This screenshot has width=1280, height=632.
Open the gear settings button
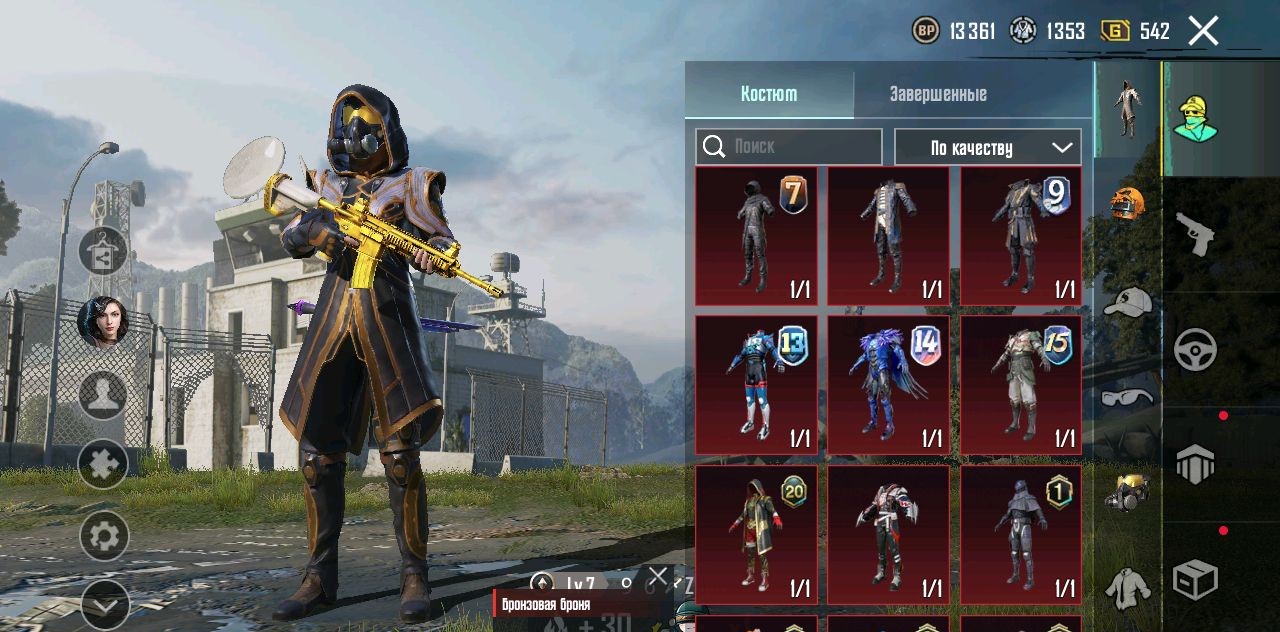103,537
